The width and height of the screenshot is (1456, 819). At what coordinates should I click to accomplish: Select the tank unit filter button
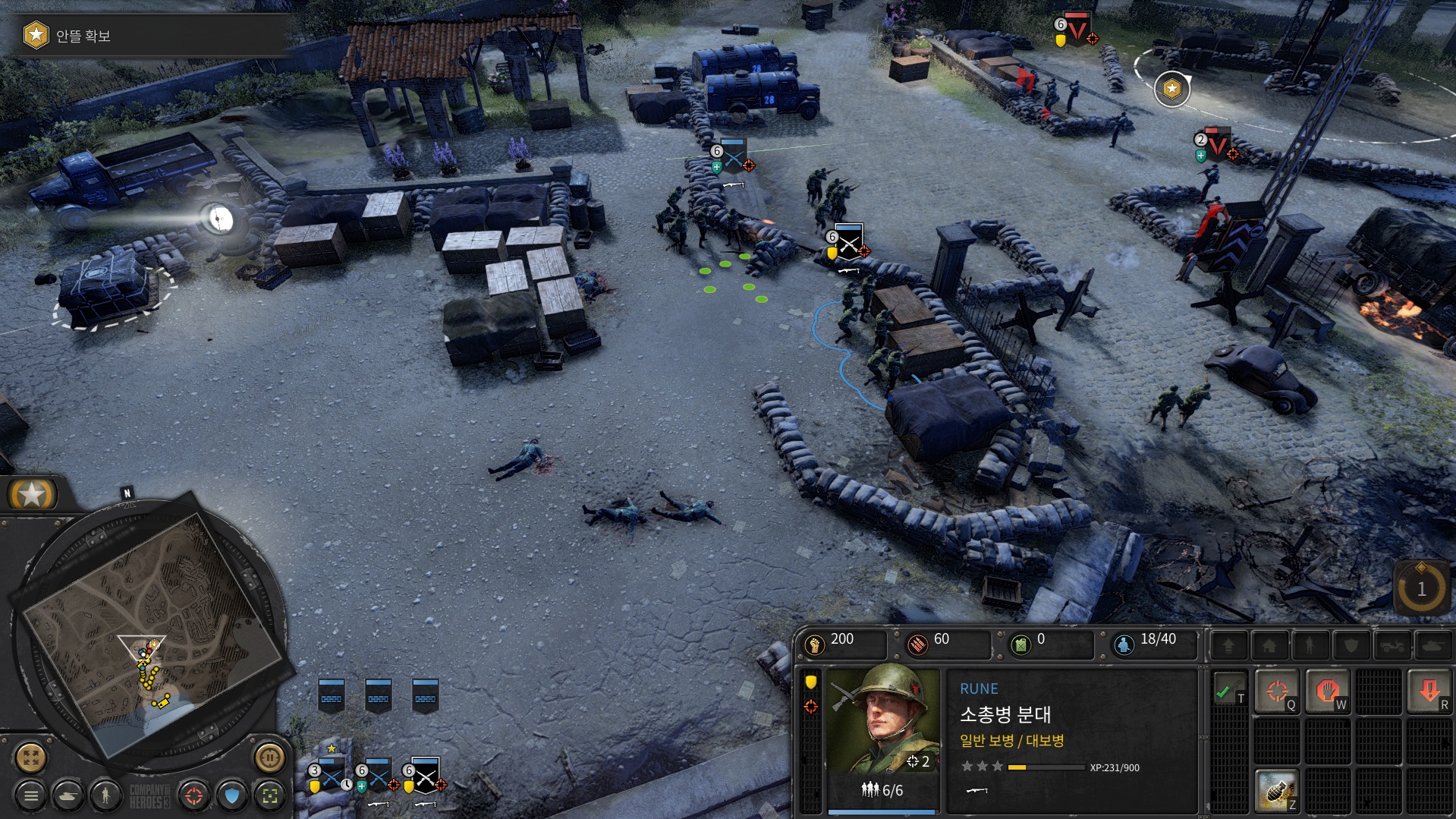[69, 795]
